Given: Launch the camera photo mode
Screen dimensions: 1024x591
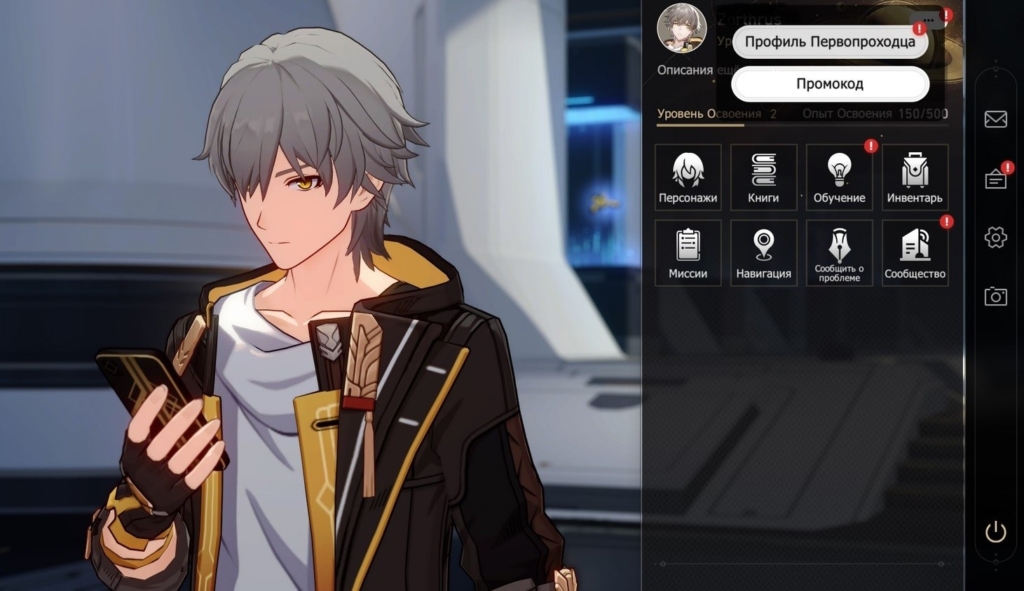Looking at the screenshot, I should (995, 296).
